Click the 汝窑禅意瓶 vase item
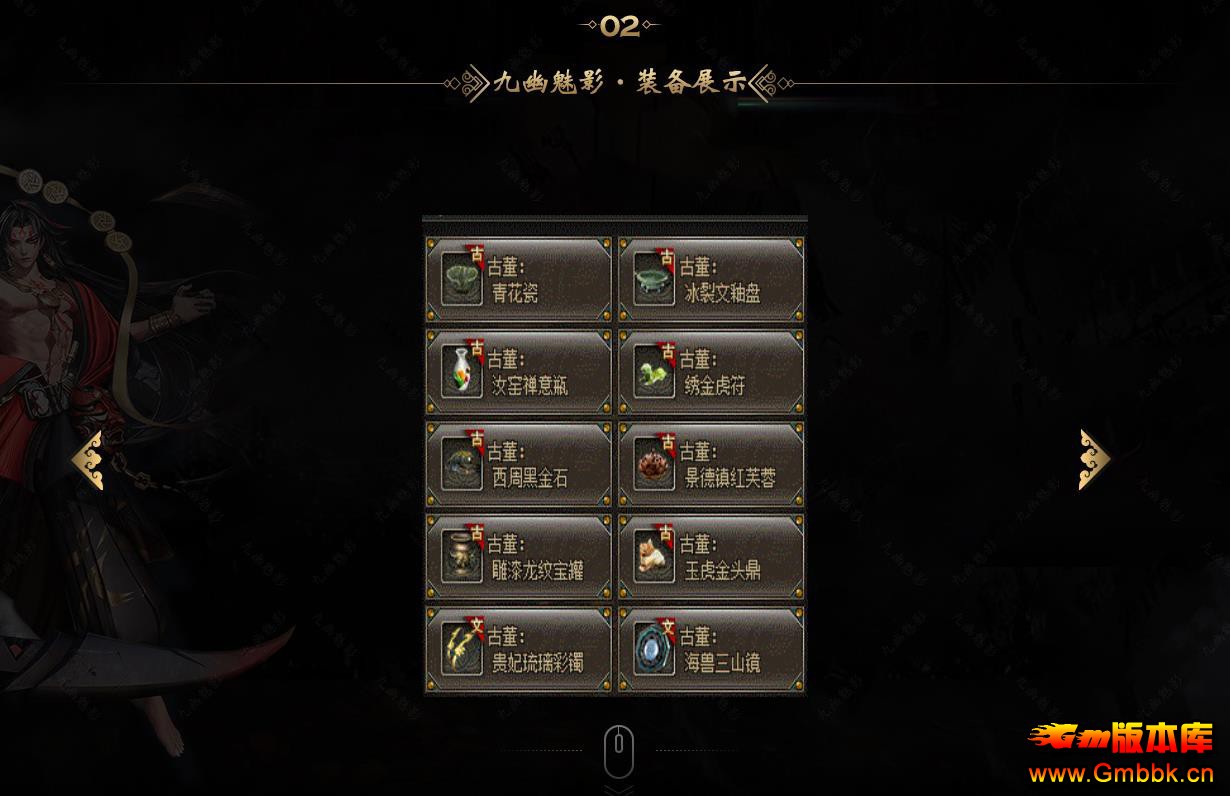 tap(518, 372)
